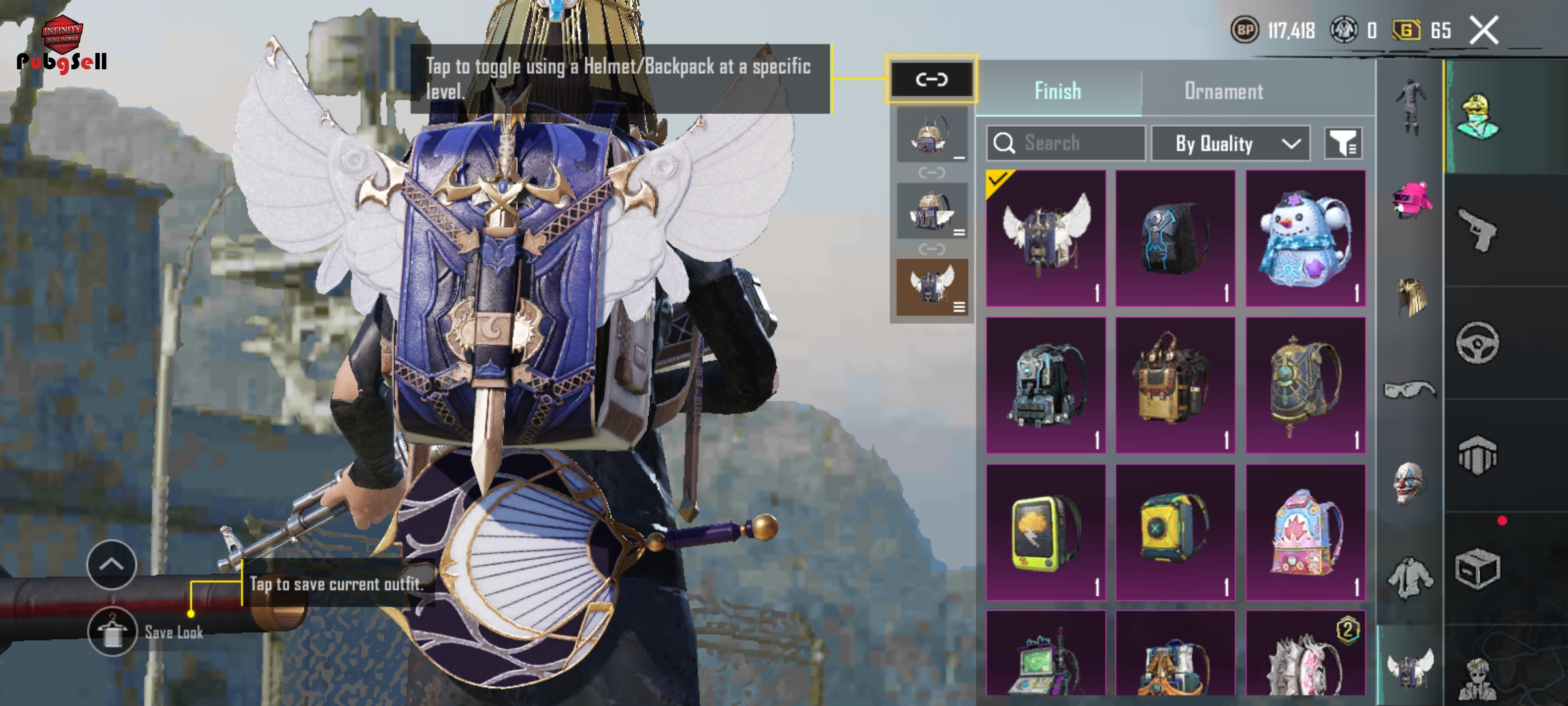Click the Search field

coord(1066,143)
